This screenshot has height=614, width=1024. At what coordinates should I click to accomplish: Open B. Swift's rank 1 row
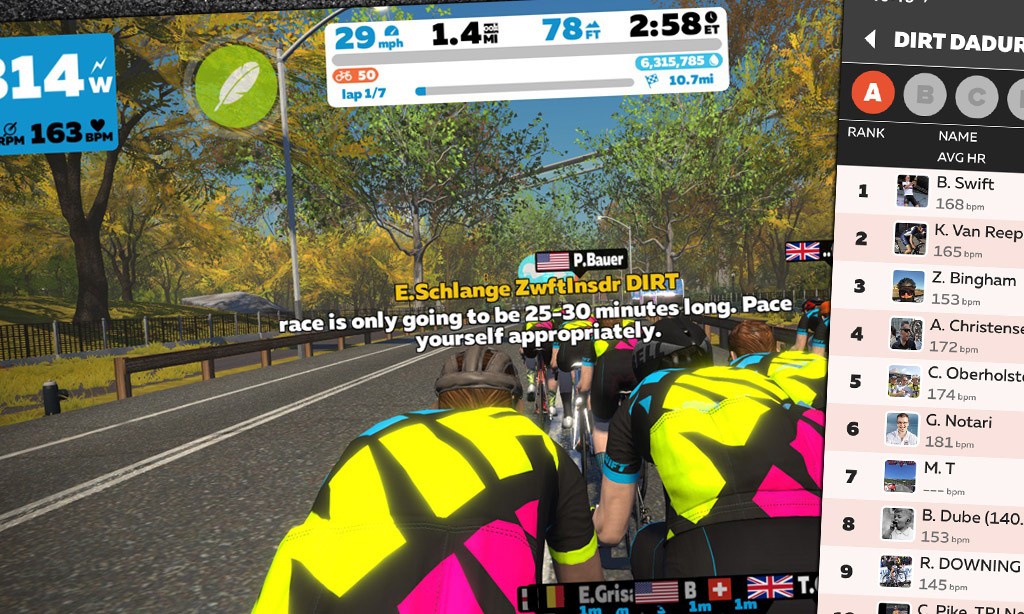tap(930, 190)
